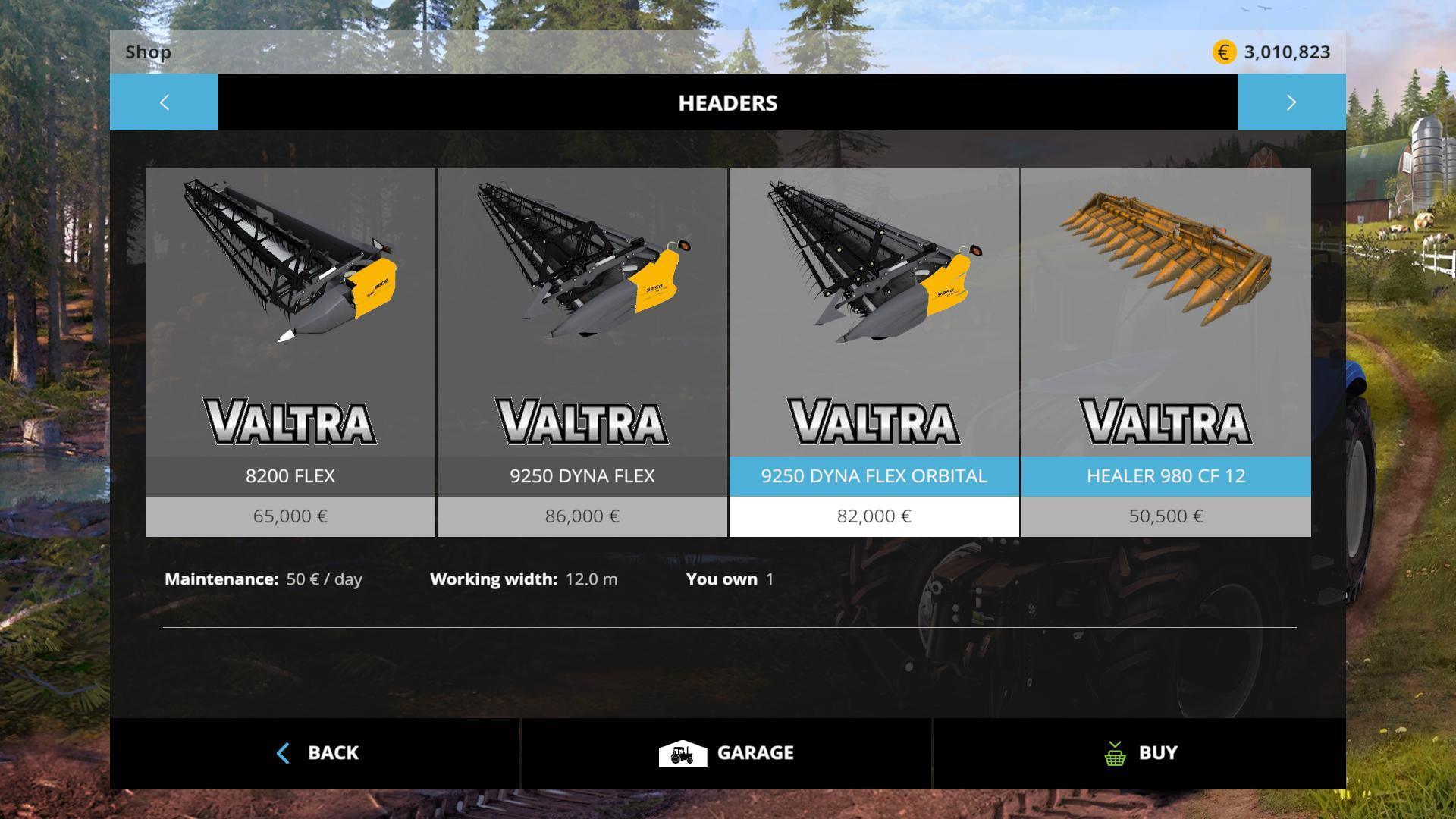Buy the selected header
The height and width of the screenshot is (819, 1456).
[x=1139, y=753]
